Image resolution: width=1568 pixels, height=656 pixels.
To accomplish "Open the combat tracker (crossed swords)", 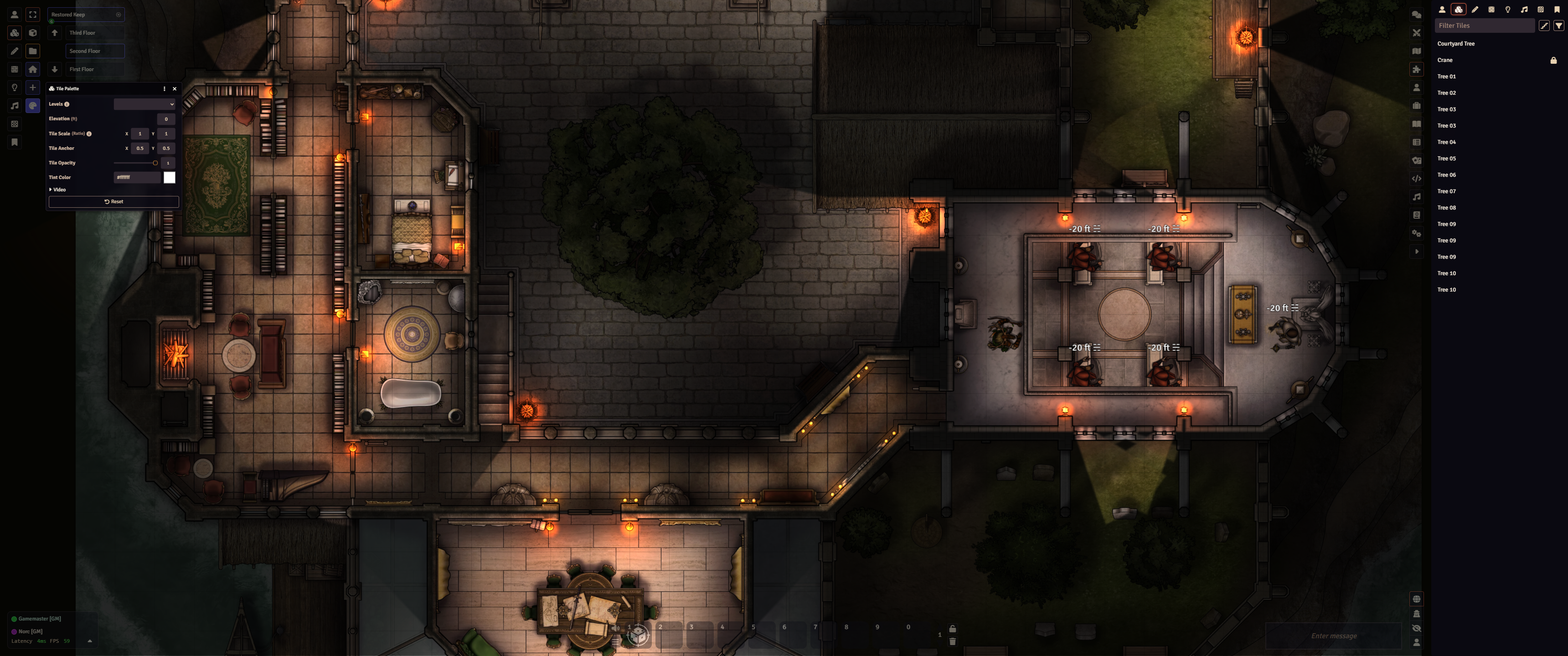I will click(1417, 33).
